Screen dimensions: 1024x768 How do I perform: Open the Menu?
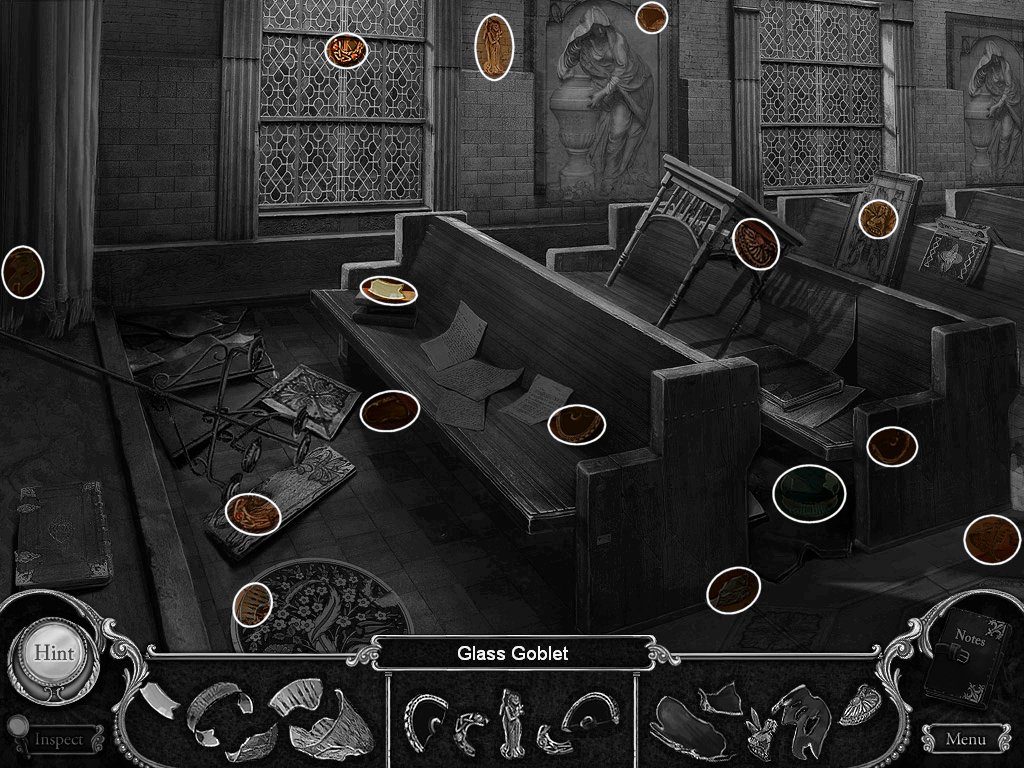(x=964, y=740)
